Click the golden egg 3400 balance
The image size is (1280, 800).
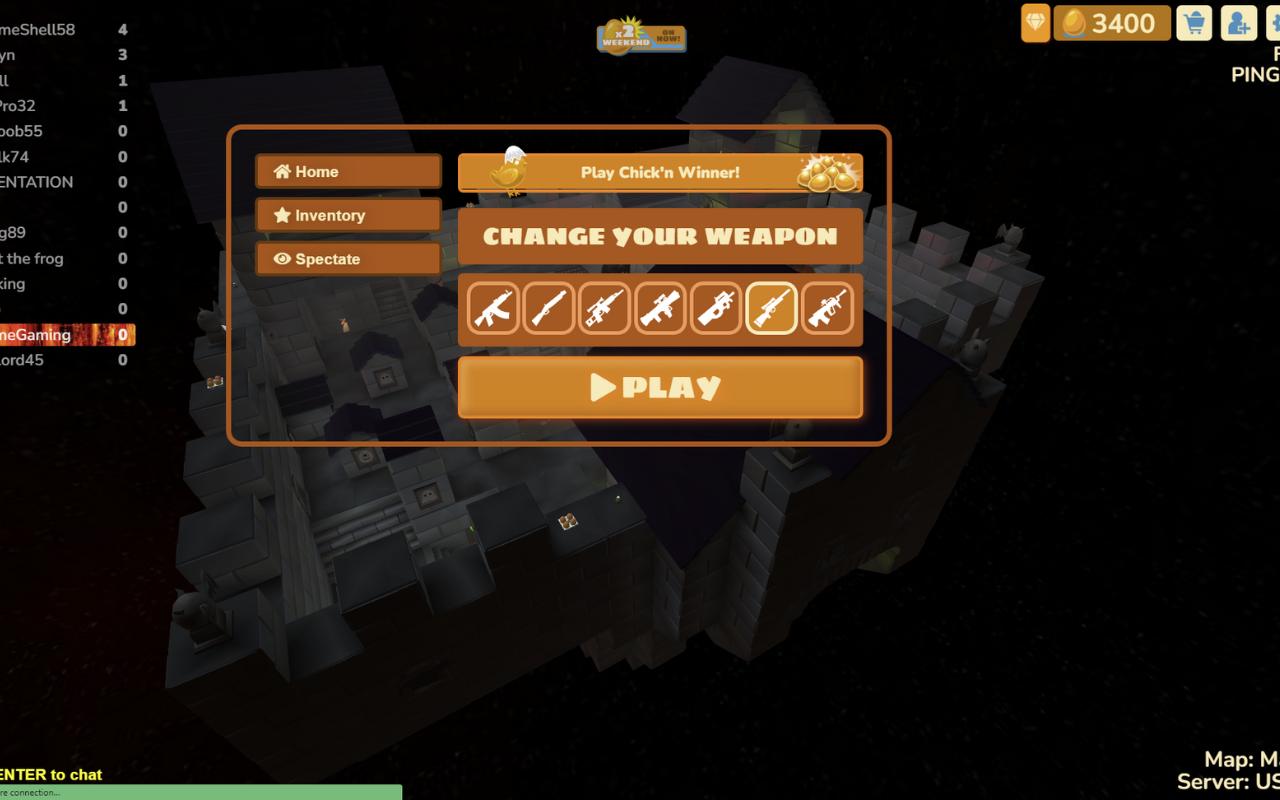[1112, 23]
